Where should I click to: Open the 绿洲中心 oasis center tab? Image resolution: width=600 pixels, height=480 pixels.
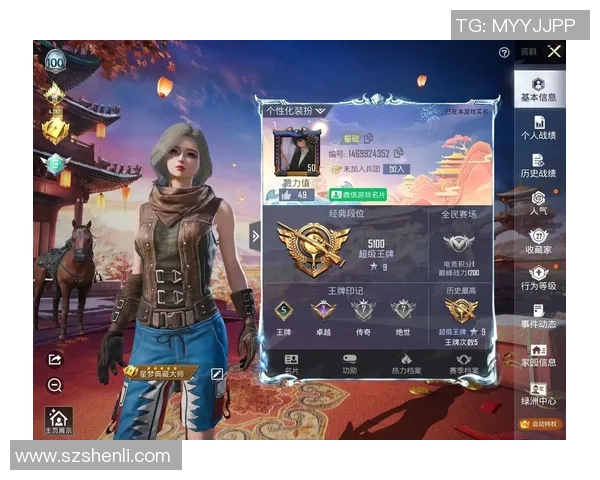pyautogui.click(x=538, y=394)
